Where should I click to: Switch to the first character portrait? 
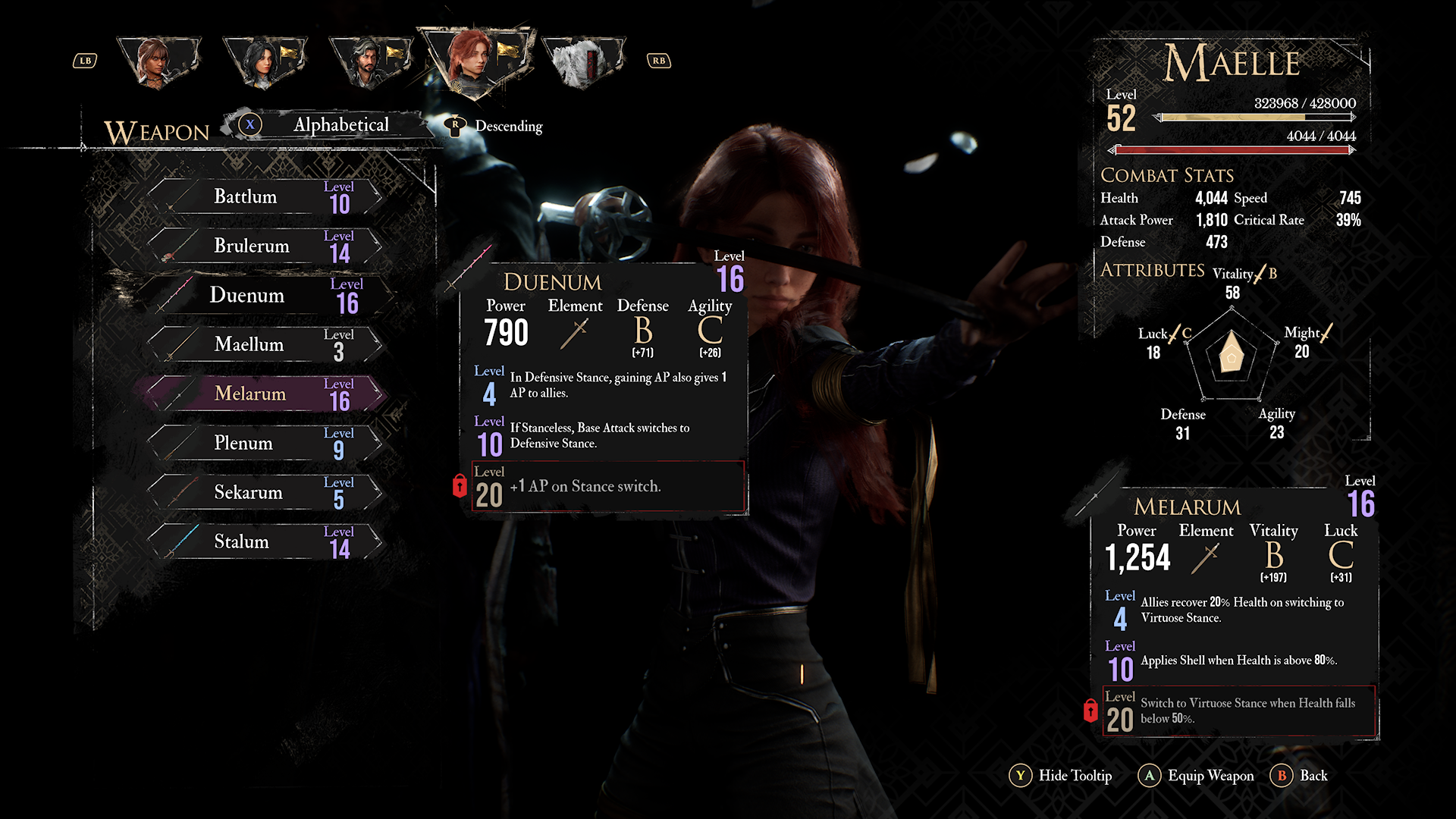[158, 62]
